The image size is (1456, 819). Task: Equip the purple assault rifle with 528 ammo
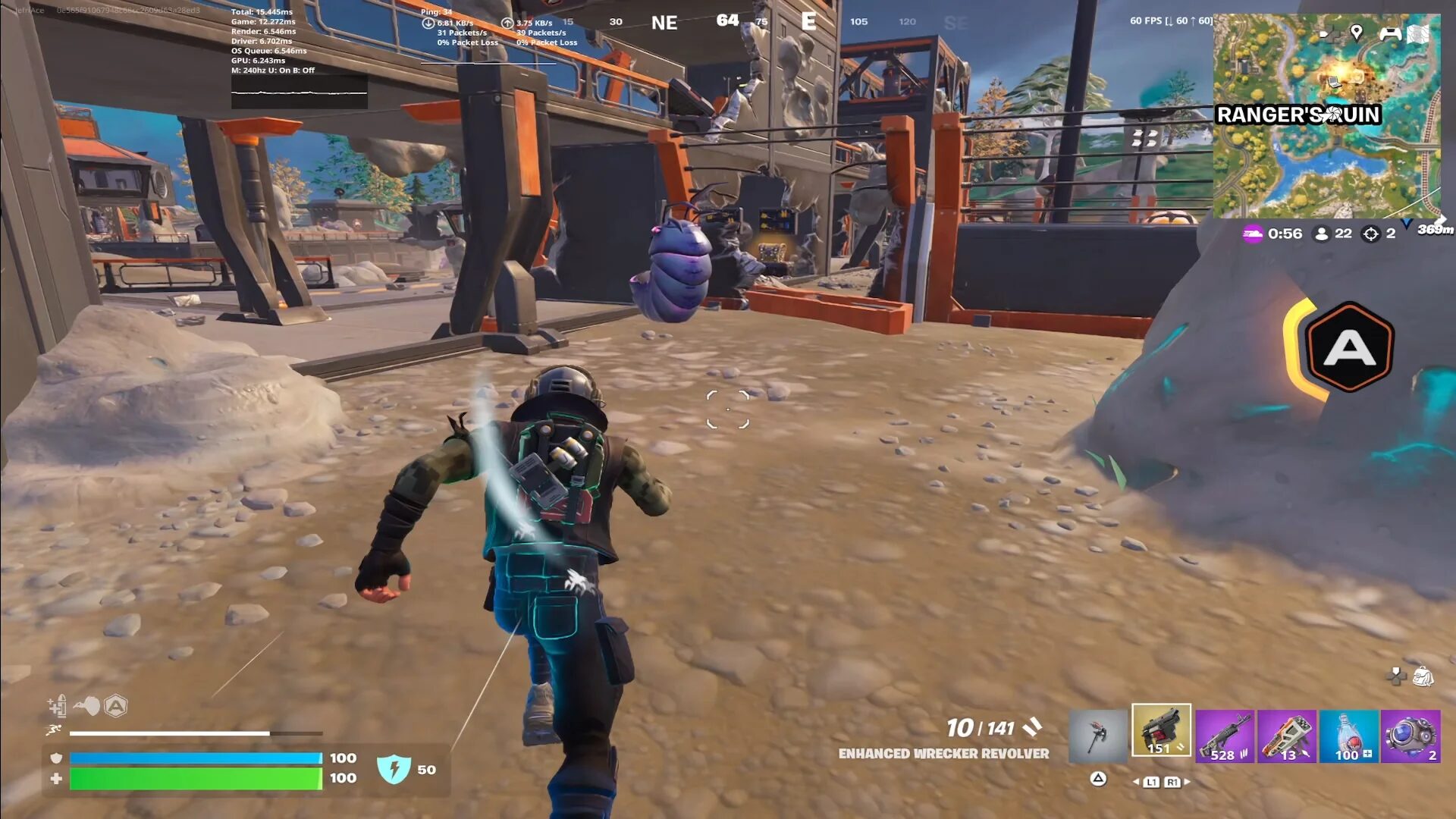(1224, 736)
